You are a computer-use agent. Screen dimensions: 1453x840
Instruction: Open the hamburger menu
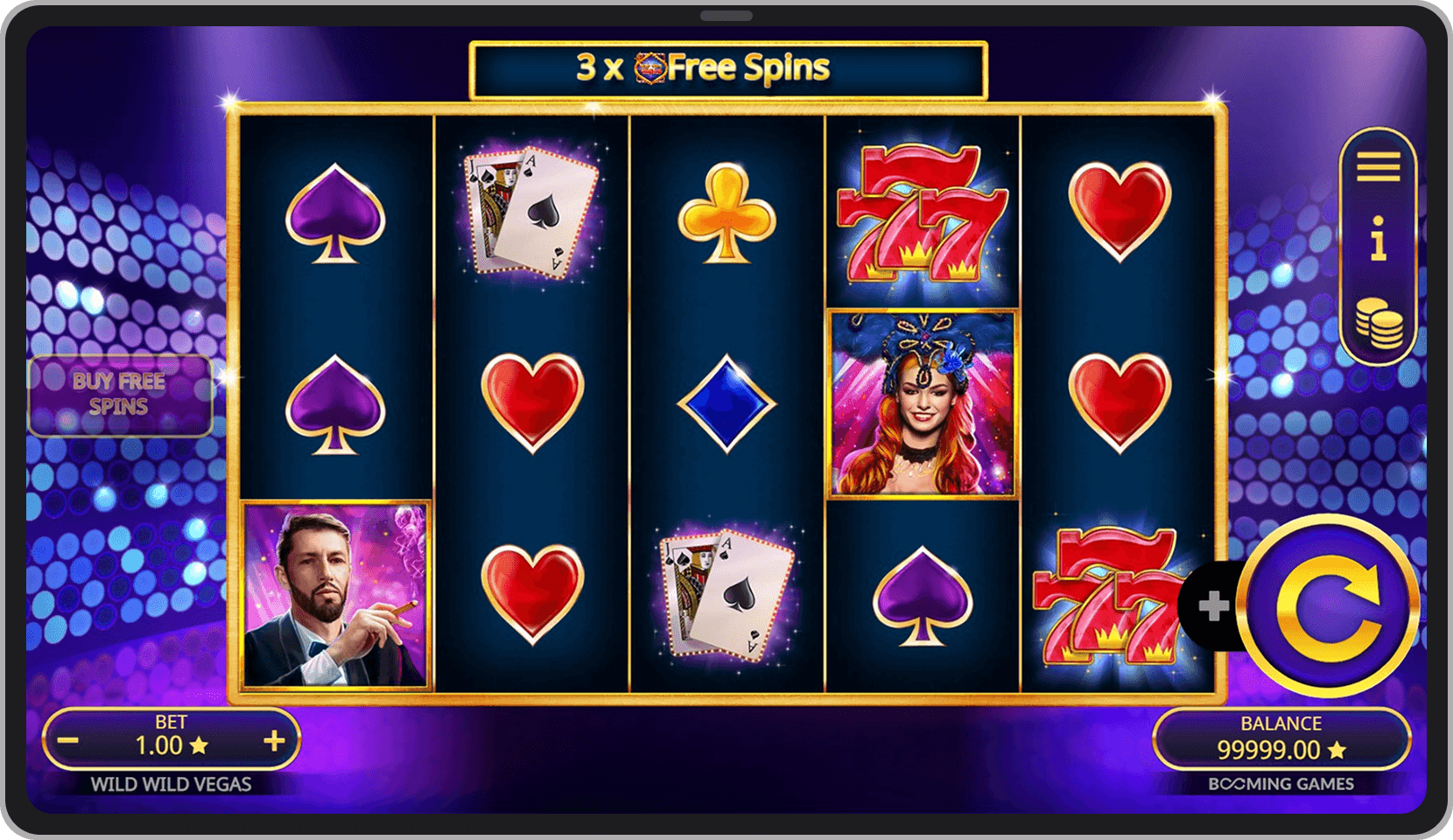pos(1378,166)
